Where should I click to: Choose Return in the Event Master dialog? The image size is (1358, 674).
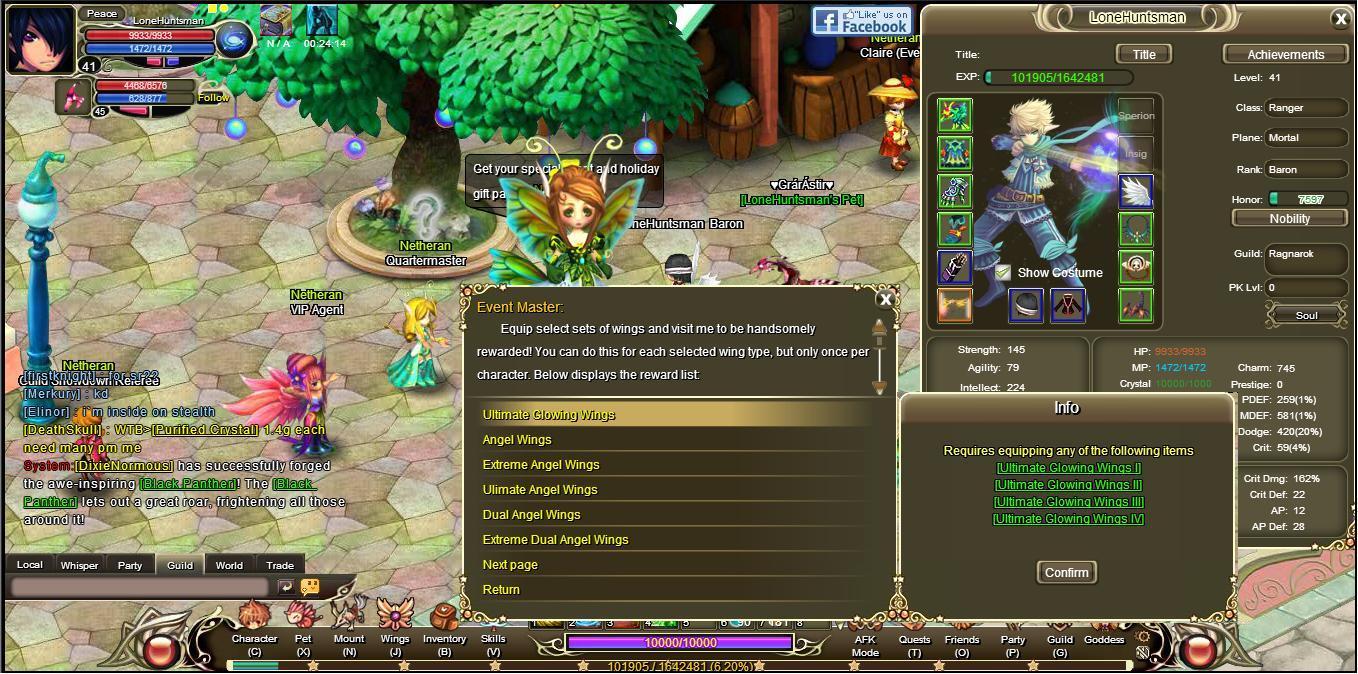(x=501, y=590)
